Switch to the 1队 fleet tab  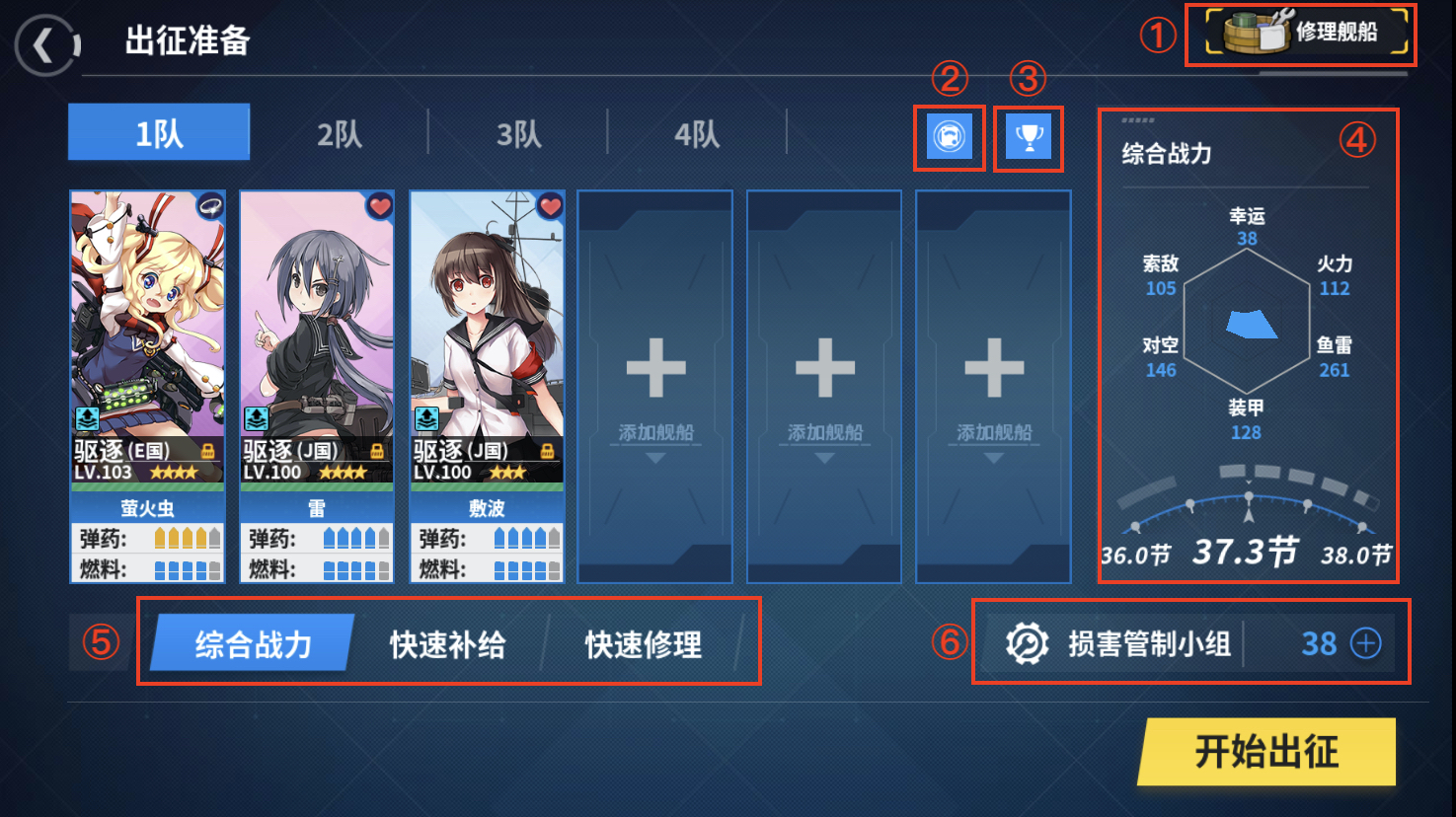tap(159, 132)
